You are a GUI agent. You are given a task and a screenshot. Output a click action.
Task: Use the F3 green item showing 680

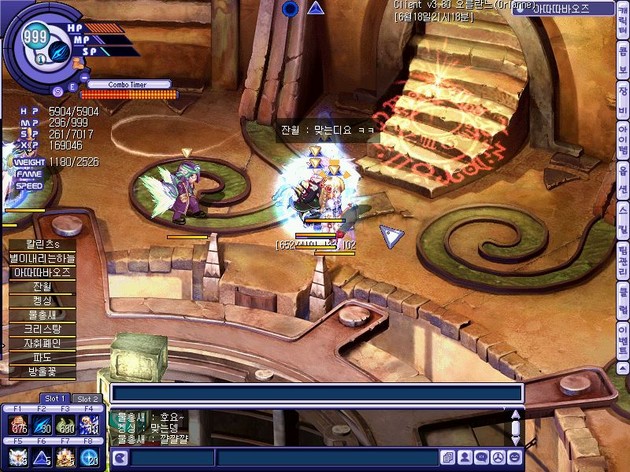[67, 426]
